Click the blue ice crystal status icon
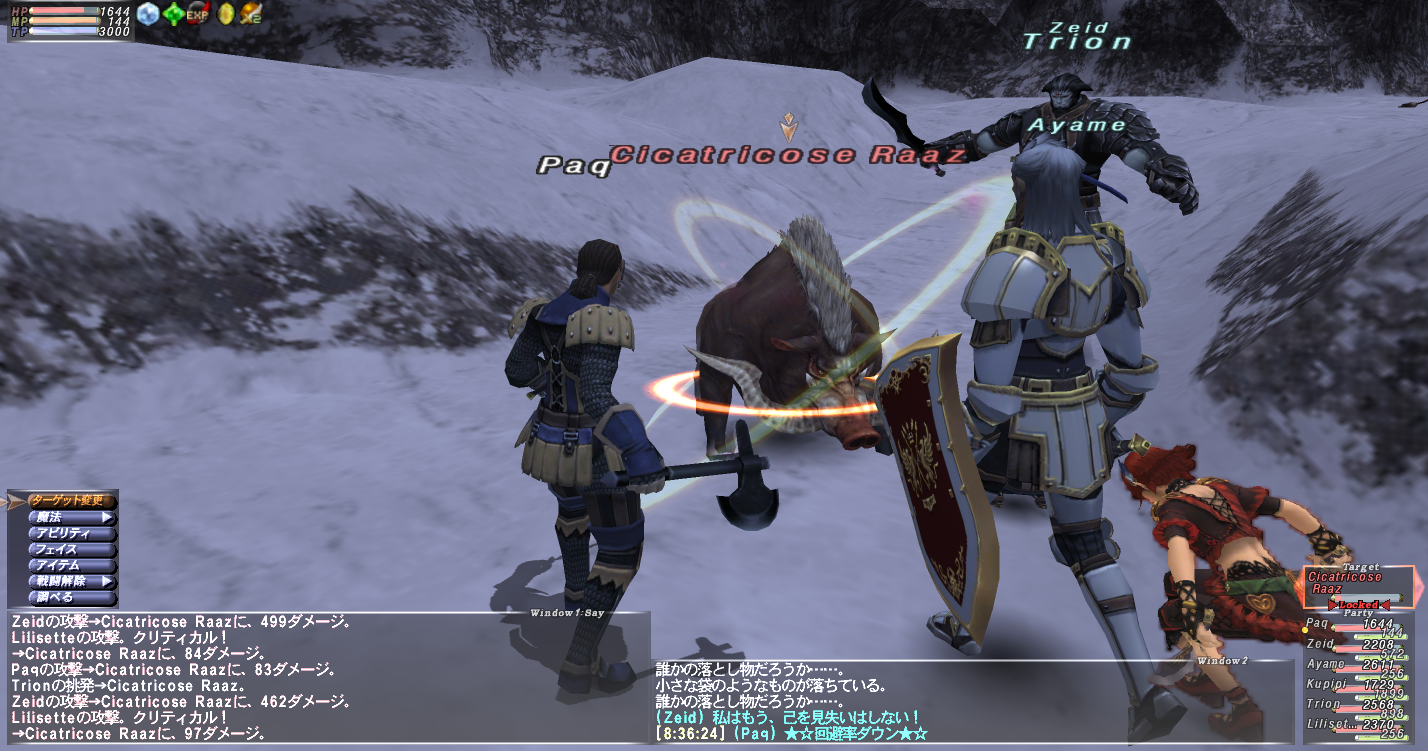Screen dimensions: 1428x751 point(149,14)
